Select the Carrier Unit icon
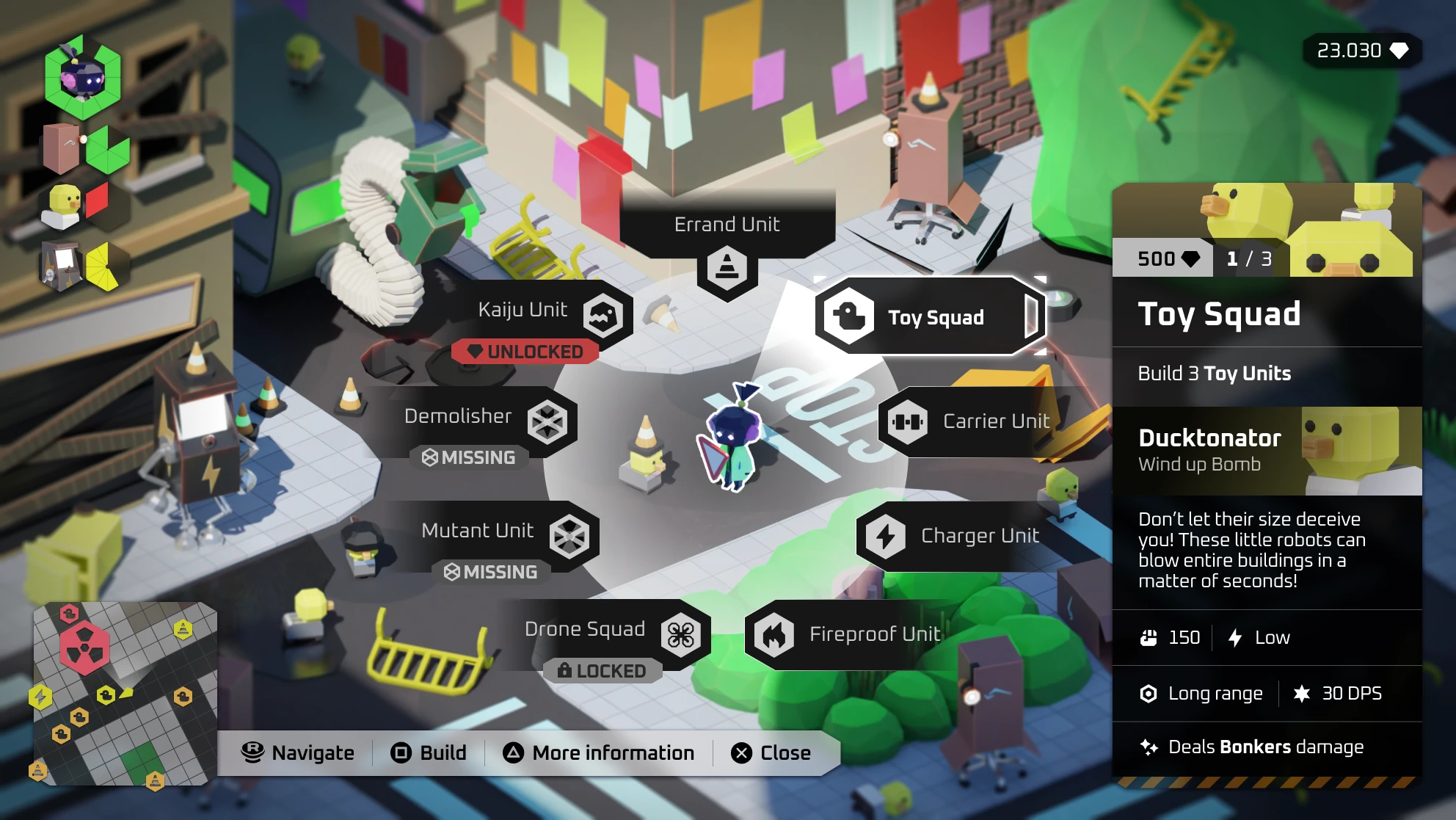This screenshot has width=1456, height=820. (x=908, y=421)
